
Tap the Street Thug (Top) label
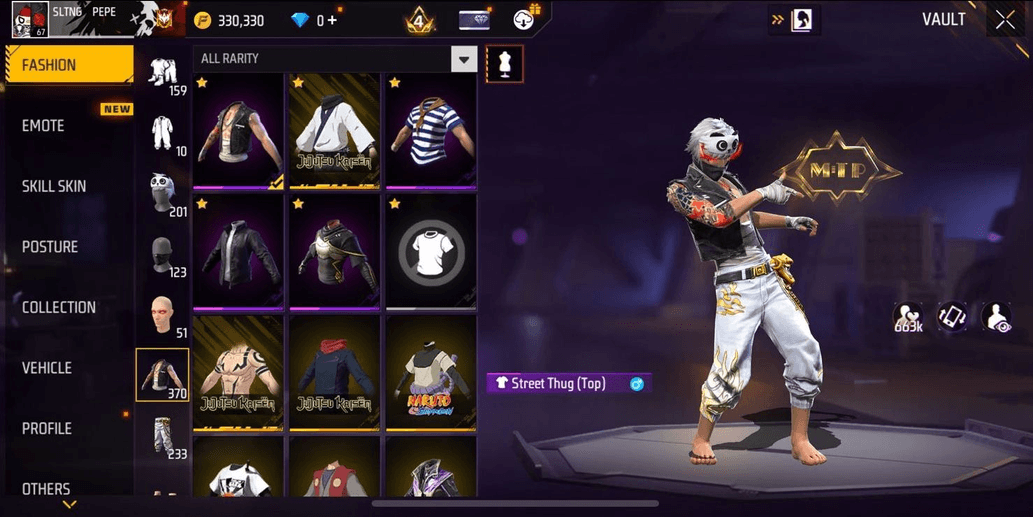point(558,383)
